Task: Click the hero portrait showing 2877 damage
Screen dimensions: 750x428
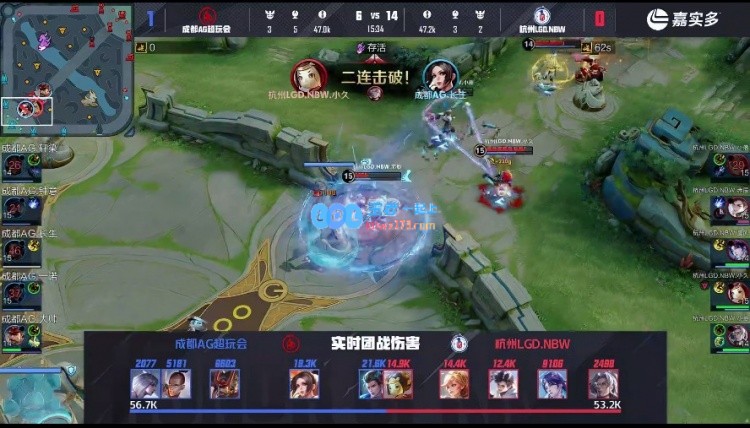Action: [x=145, y=384]
